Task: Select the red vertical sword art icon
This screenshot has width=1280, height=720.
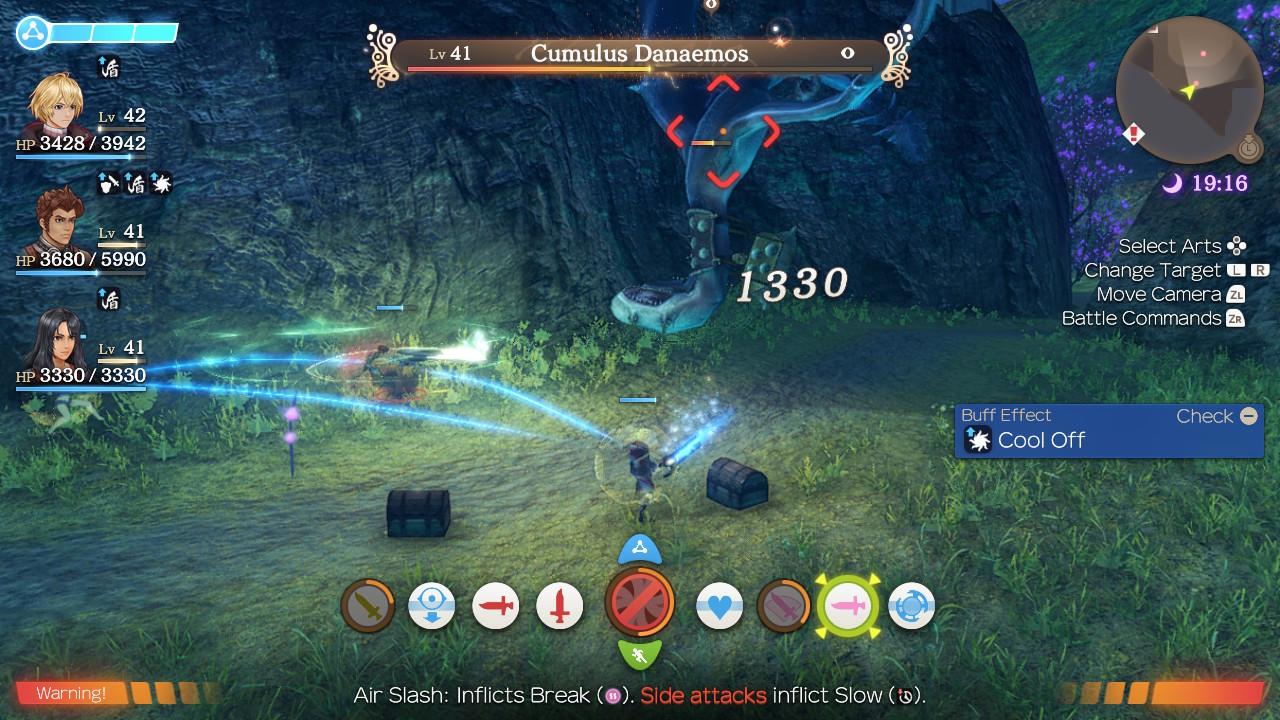Action: (x=559, y=606)
